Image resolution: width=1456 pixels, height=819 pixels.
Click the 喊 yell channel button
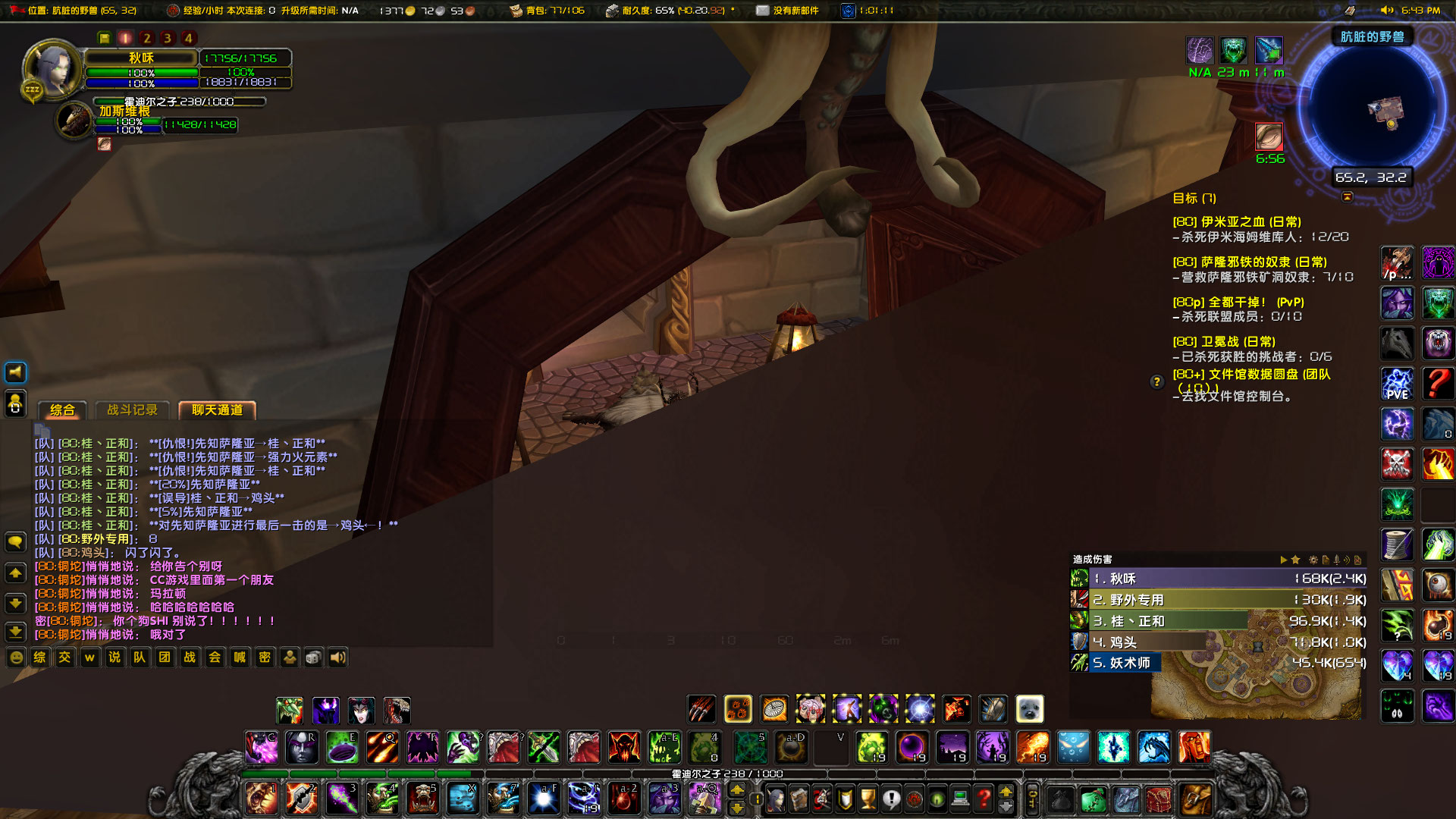[239, 657]
